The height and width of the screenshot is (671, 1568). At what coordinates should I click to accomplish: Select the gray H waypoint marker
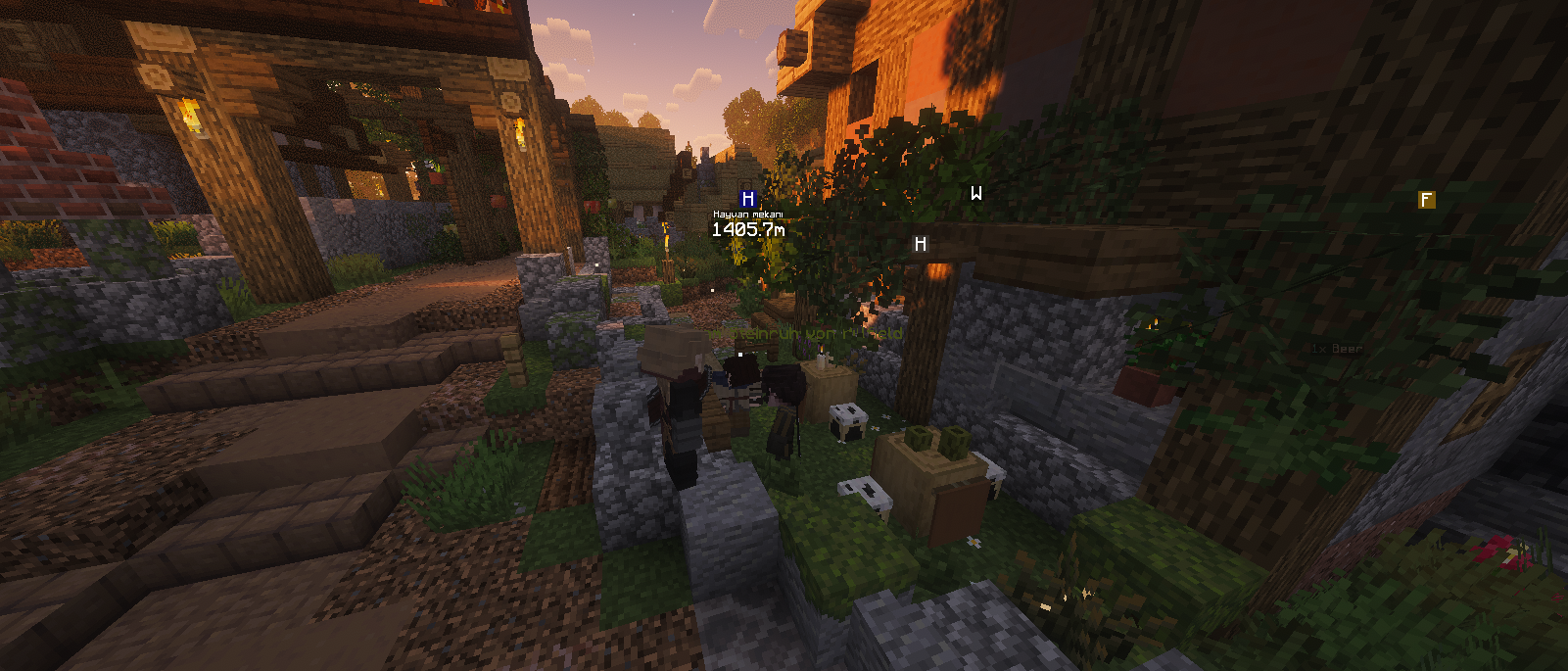pos(920,244)
